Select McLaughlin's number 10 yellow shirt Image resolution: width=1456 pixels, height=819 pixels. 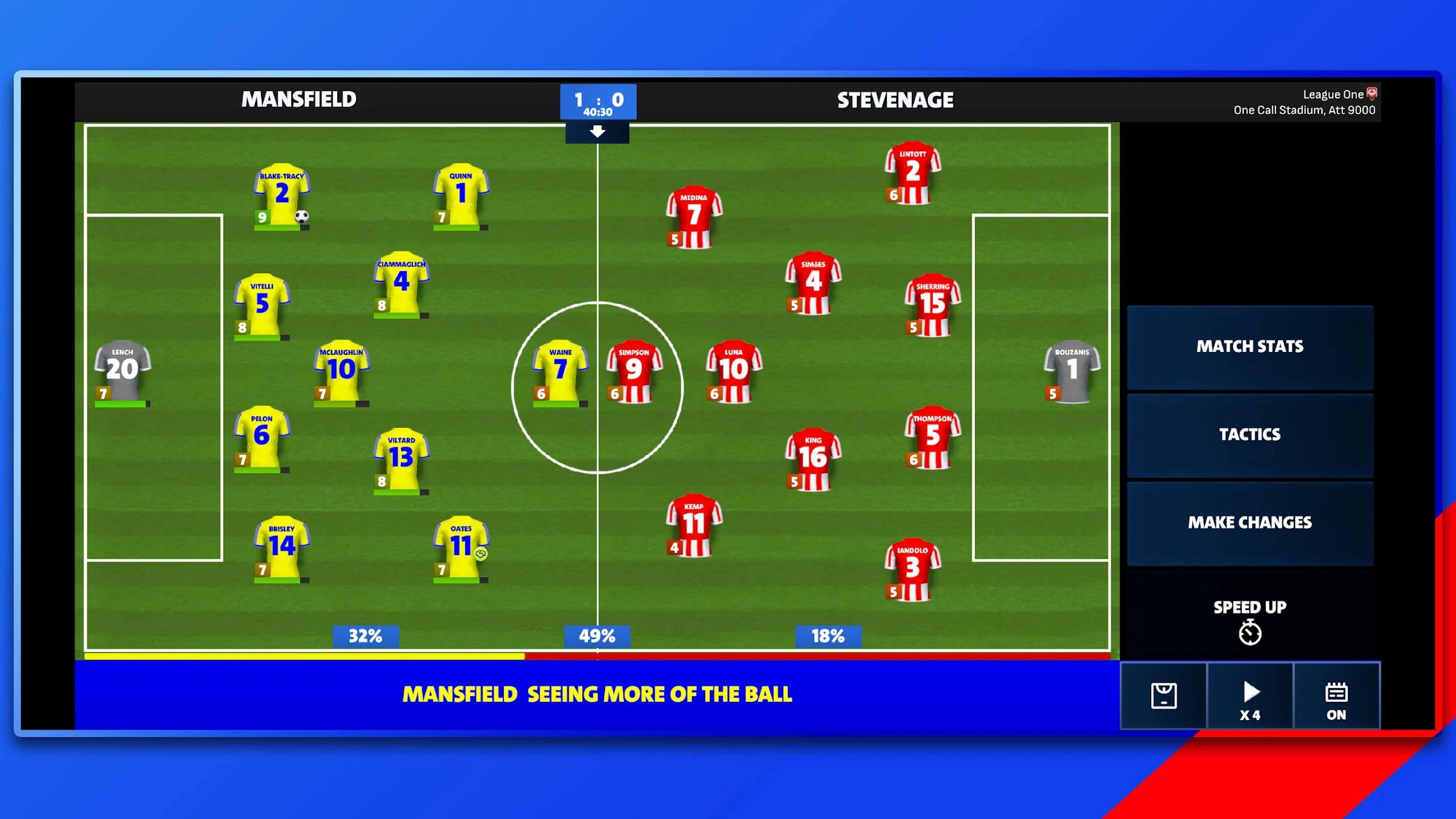click(341, 371)
